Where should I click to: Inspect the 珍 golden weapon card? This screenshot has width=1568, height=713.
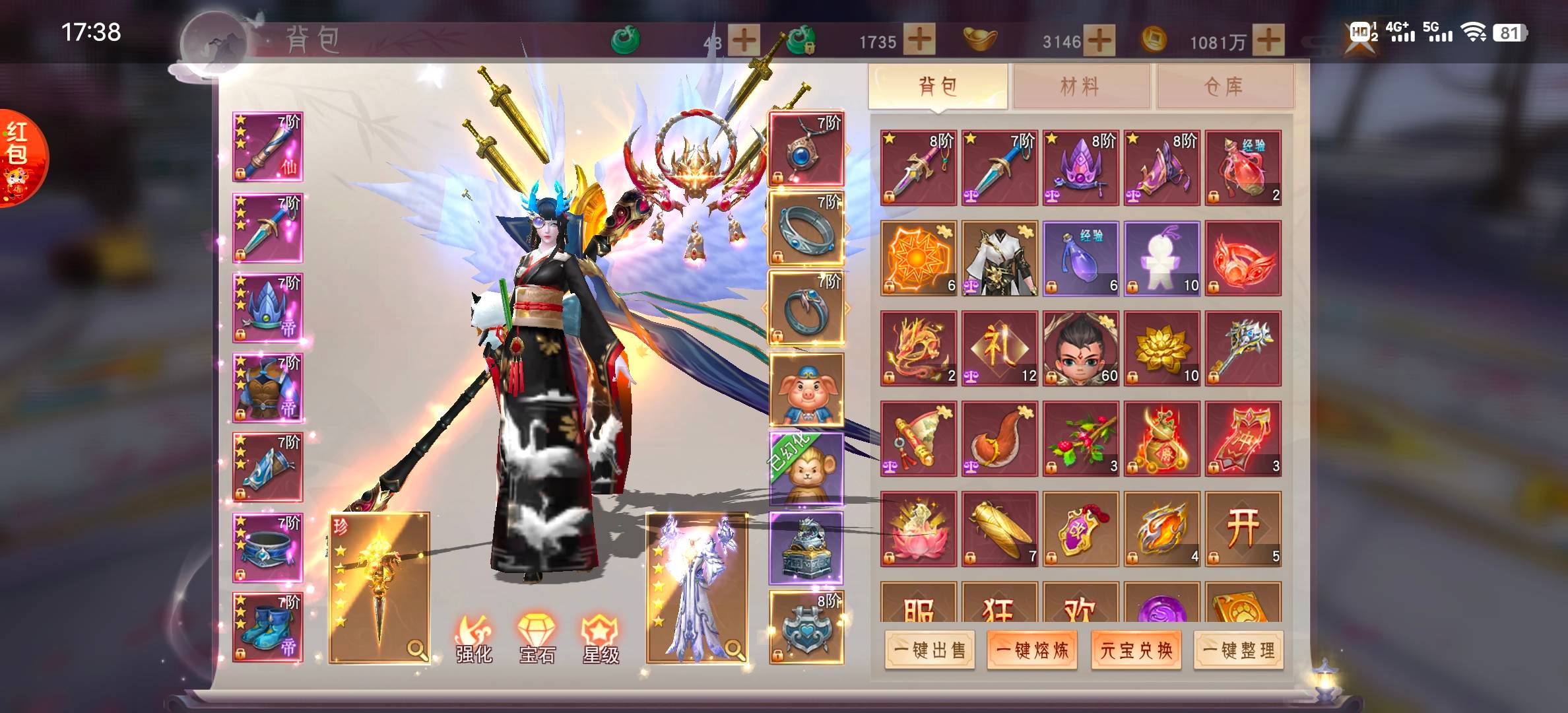(379, 588)
